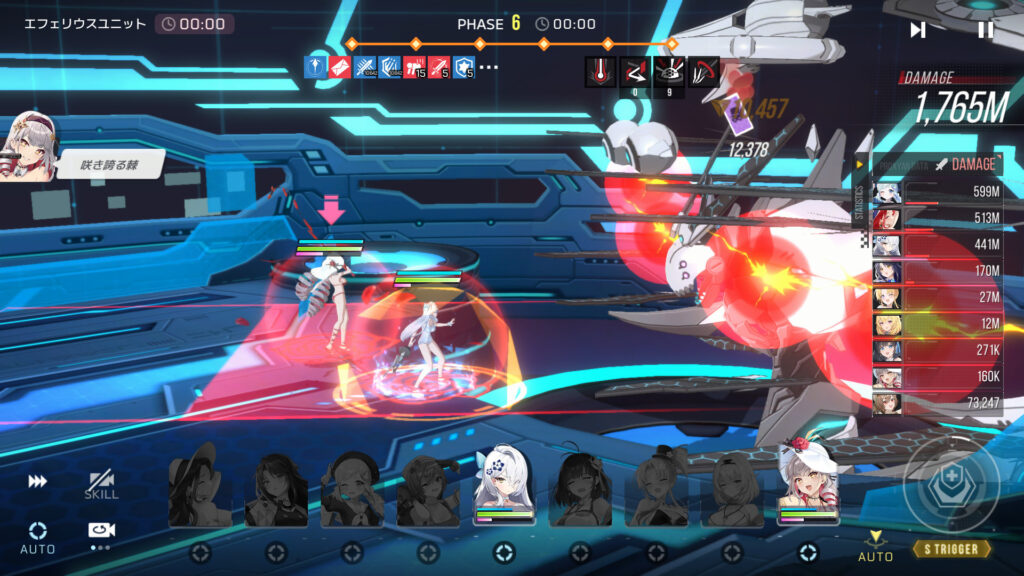Viewport: 1024px width, 576px height.
Task: Skip ahead with the skip-forward button
Action: click(918, 30)
